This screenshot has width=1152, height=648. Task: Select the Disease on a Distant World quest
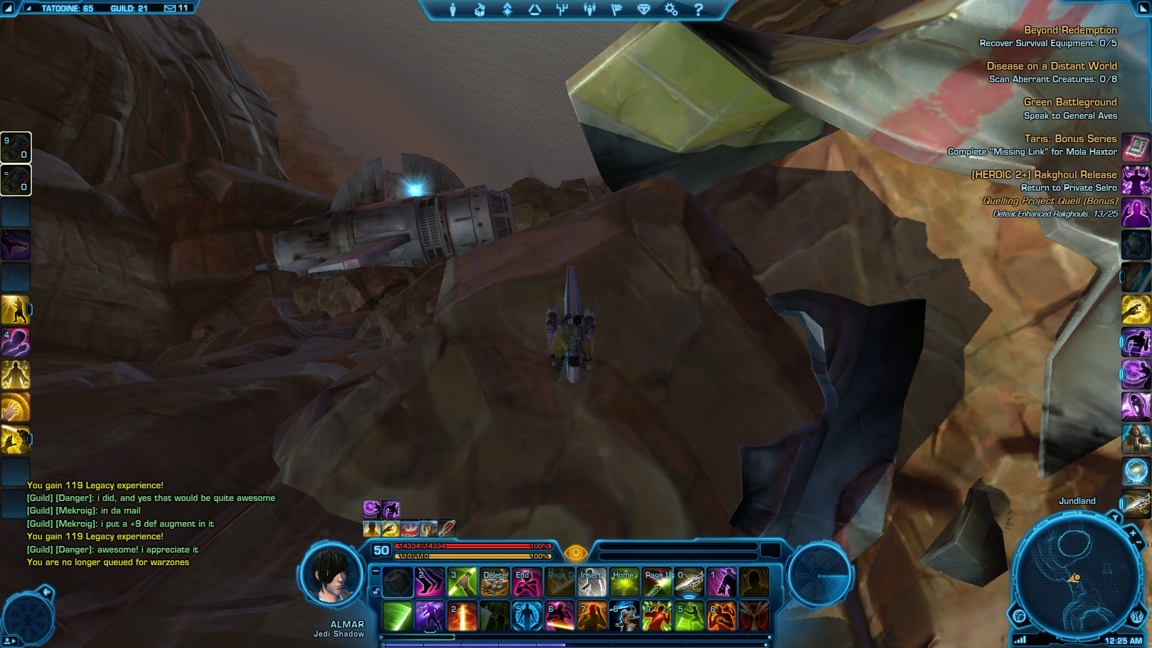pyautogui.click(x=1051, y=66)
